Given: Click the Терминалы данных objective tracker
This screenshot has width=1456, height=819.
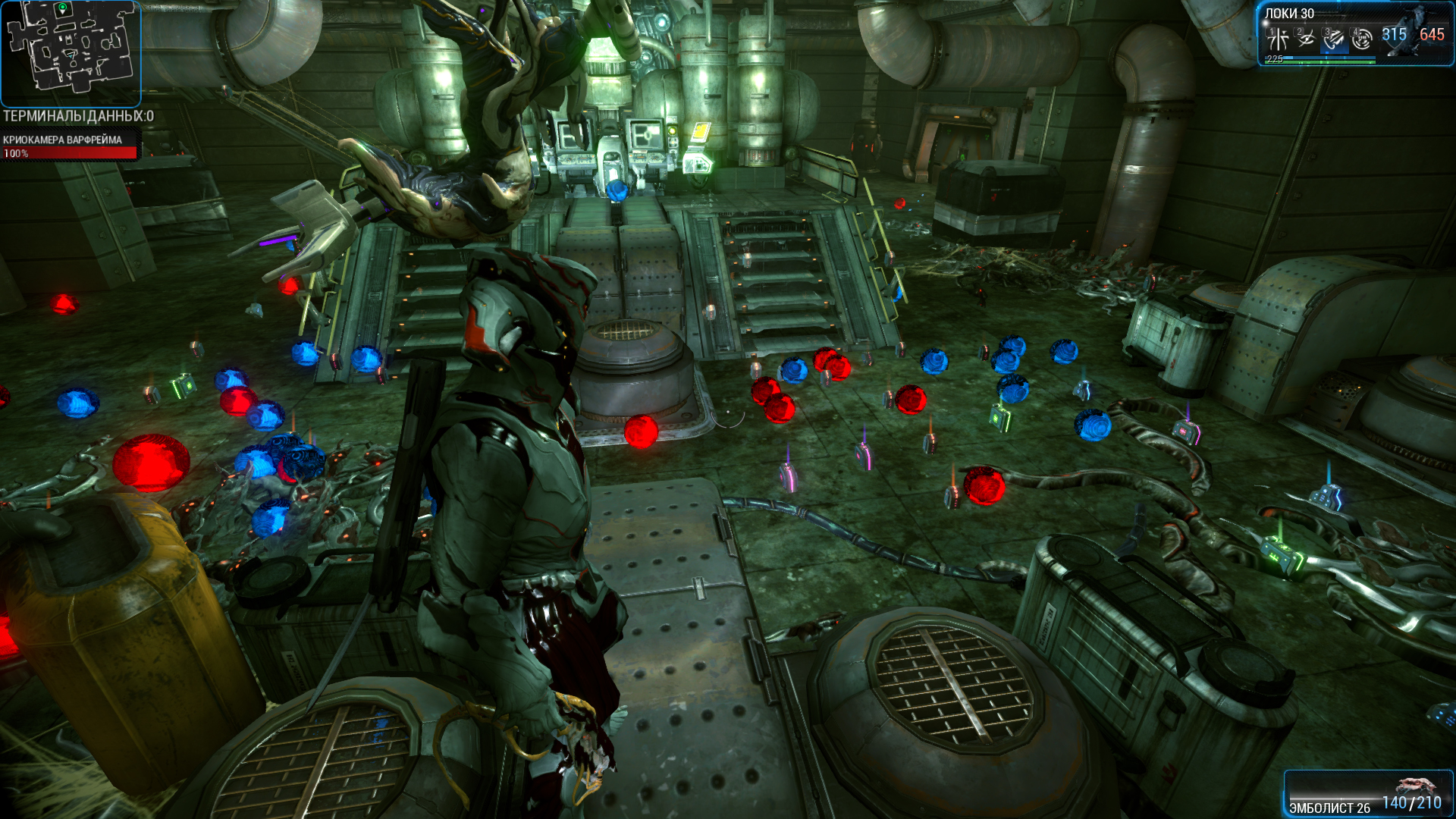Looking at the screenshot, I should 78,116.
